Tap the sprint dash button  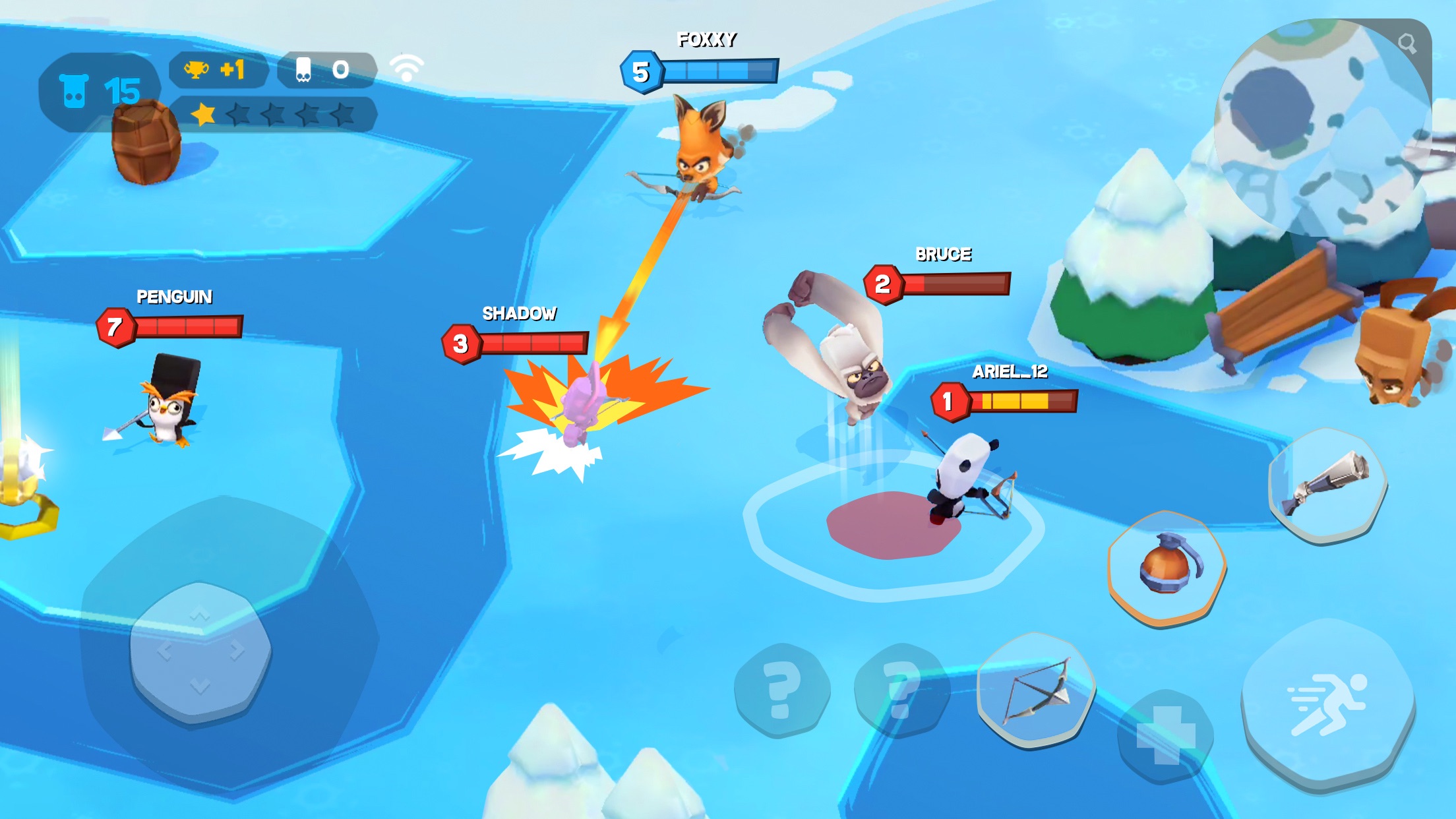point(1327,703)
